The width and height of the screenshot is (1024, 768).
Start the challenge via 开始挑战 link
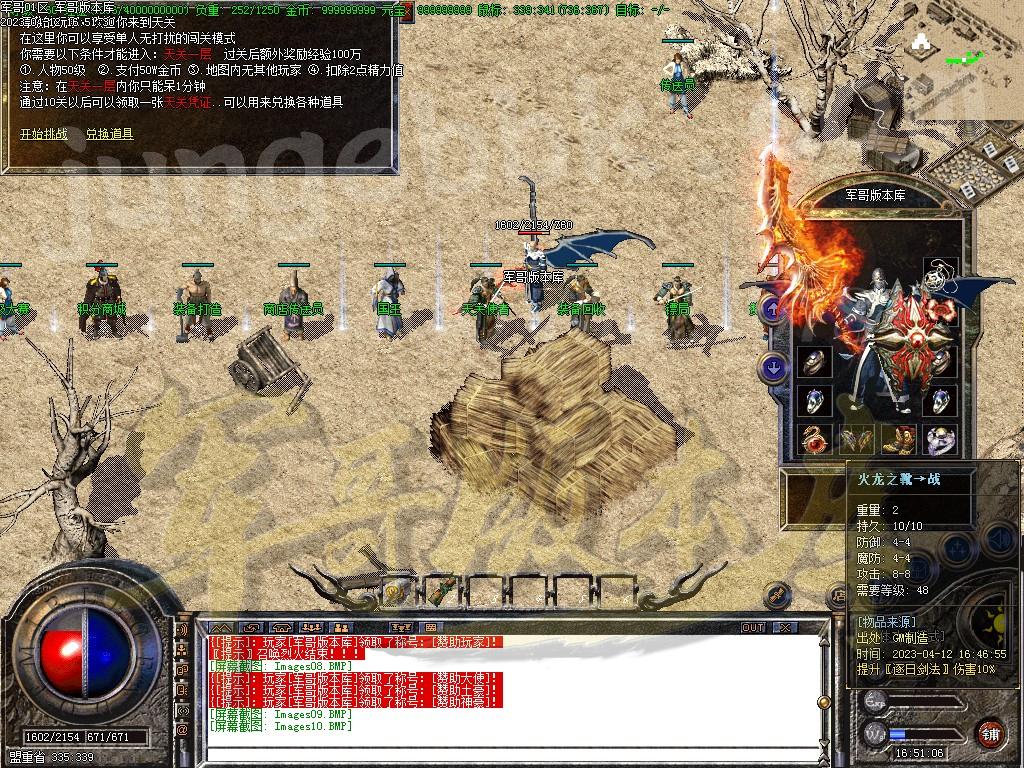coord(43,133)
